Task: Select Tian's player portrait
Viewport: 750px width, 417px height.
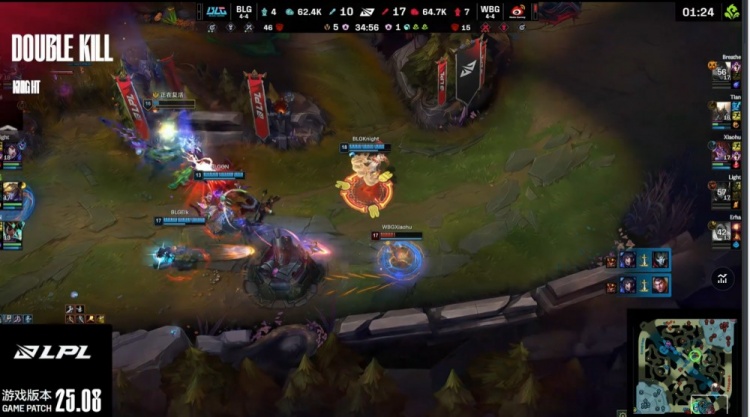Action: tap(722, 114)
